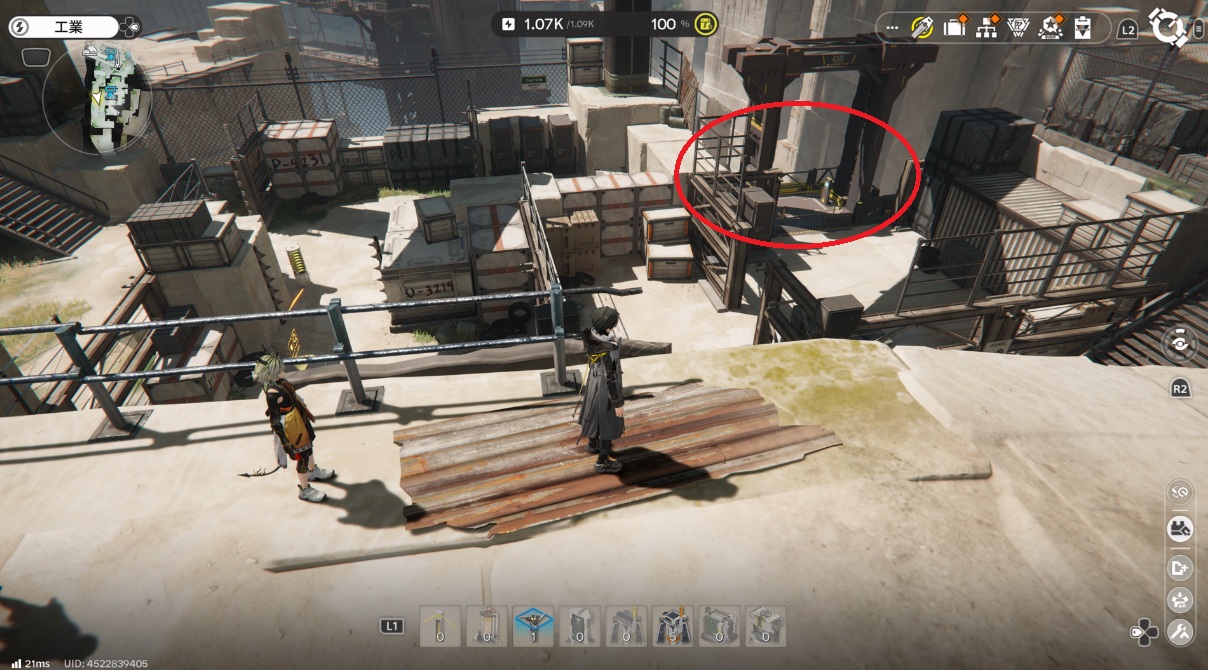Click the download-all collect button
Viewport: 1208px width, 670px height.
pyautogui.click(x=1180, y=600)
